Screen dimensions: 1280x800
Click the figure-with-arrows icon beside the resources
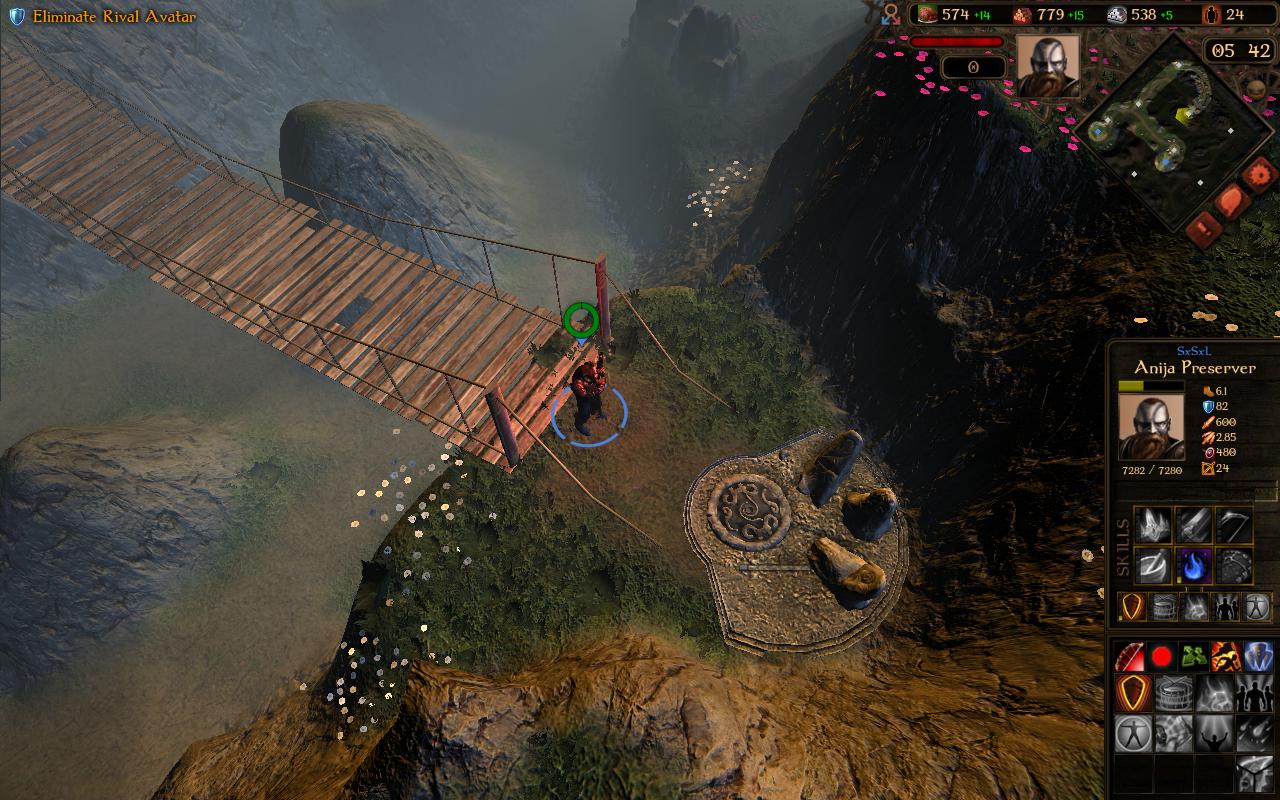(891, 15)
